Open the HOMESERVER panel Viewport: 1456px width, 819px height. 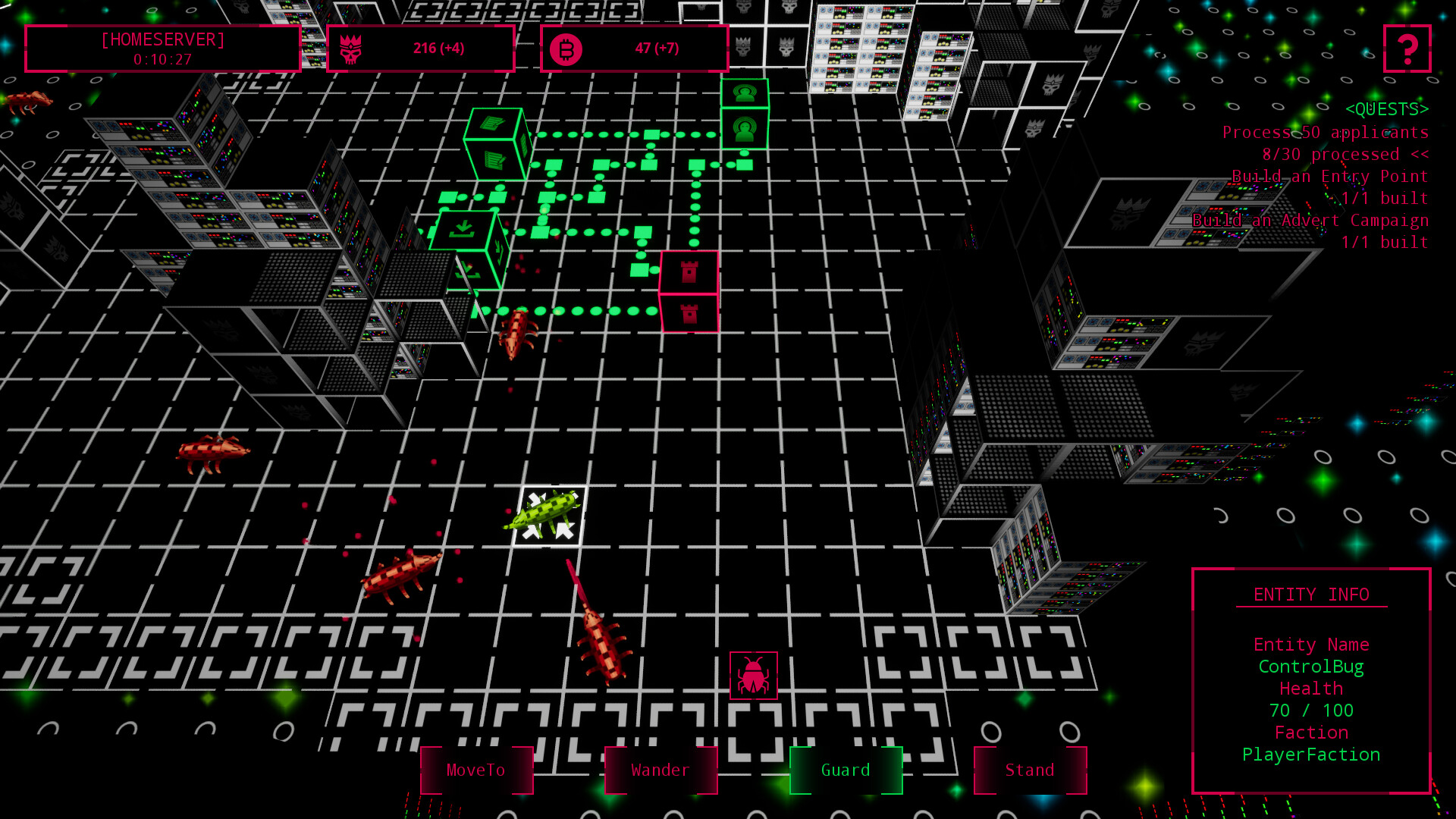[x=162, y=48]
